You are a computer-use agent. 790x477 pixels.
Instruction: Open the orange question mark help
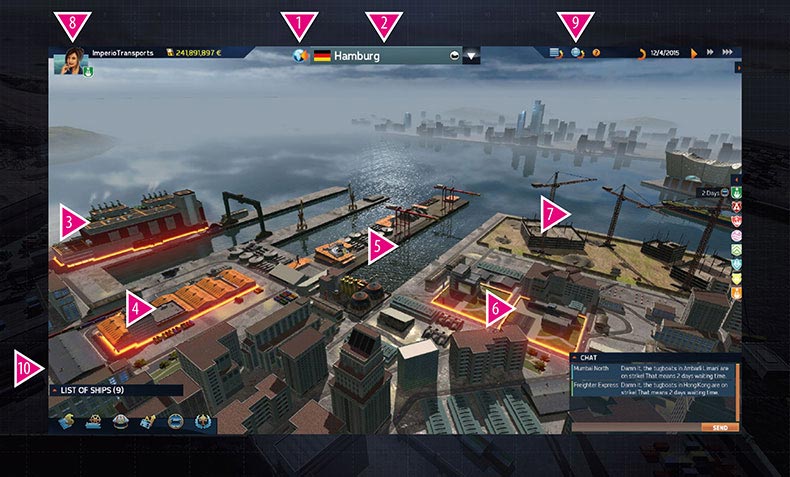[x=597, y=52]
